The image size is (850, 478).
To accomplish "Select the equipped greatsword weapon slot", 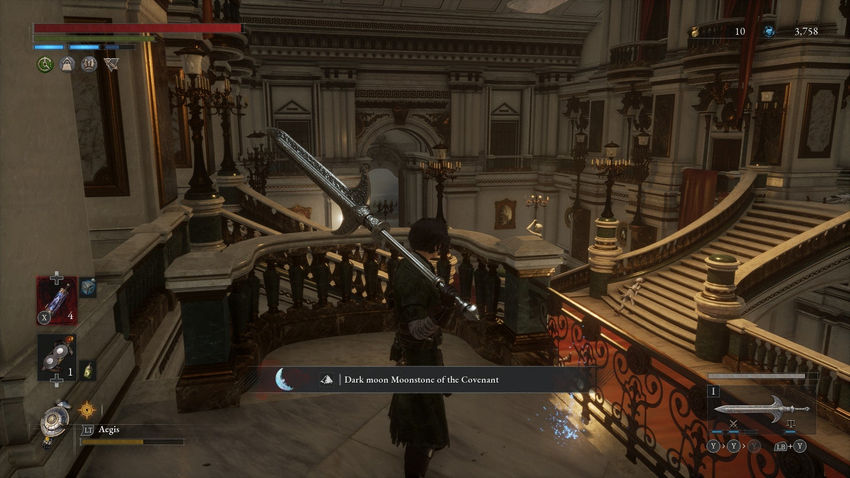I will [x=761, y=408].
